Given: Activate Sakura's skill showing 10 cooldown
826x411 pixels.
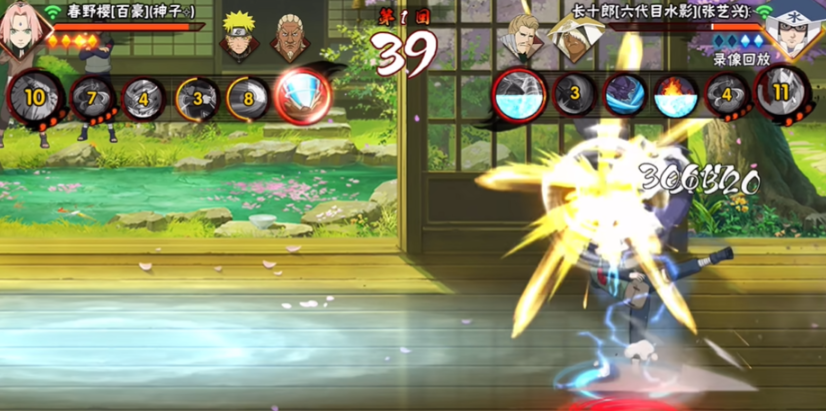Looking at the screenshot, I should (35, 97).
